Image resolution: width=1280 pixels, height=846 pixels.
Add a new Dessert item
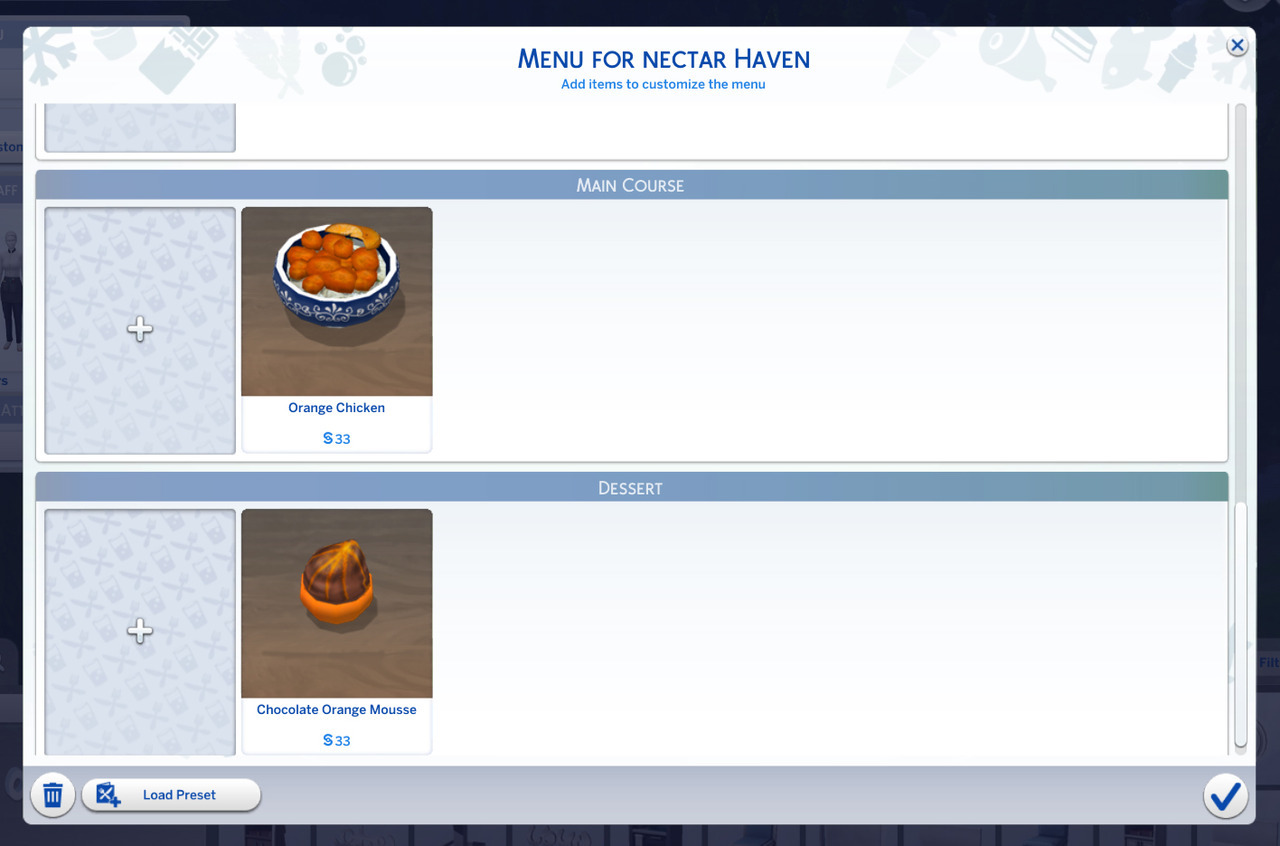pyautogui.click(x=140, y=631)
